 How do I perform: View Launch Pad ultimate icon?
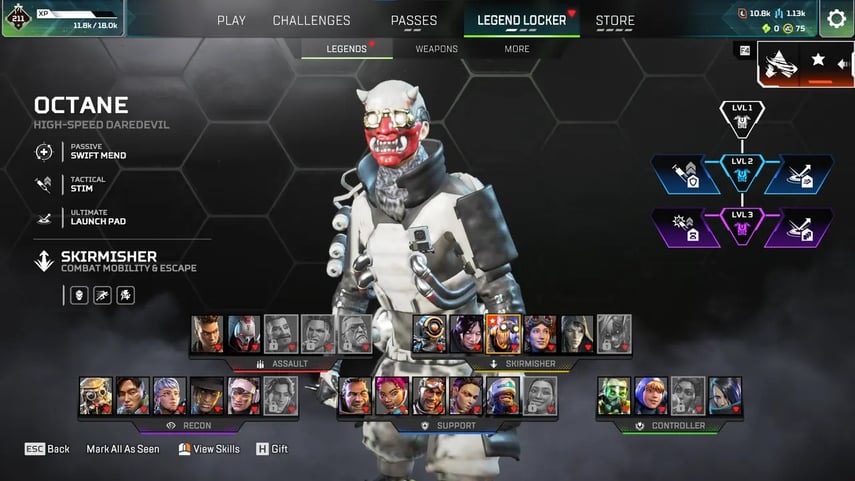(x=44, y=218)
